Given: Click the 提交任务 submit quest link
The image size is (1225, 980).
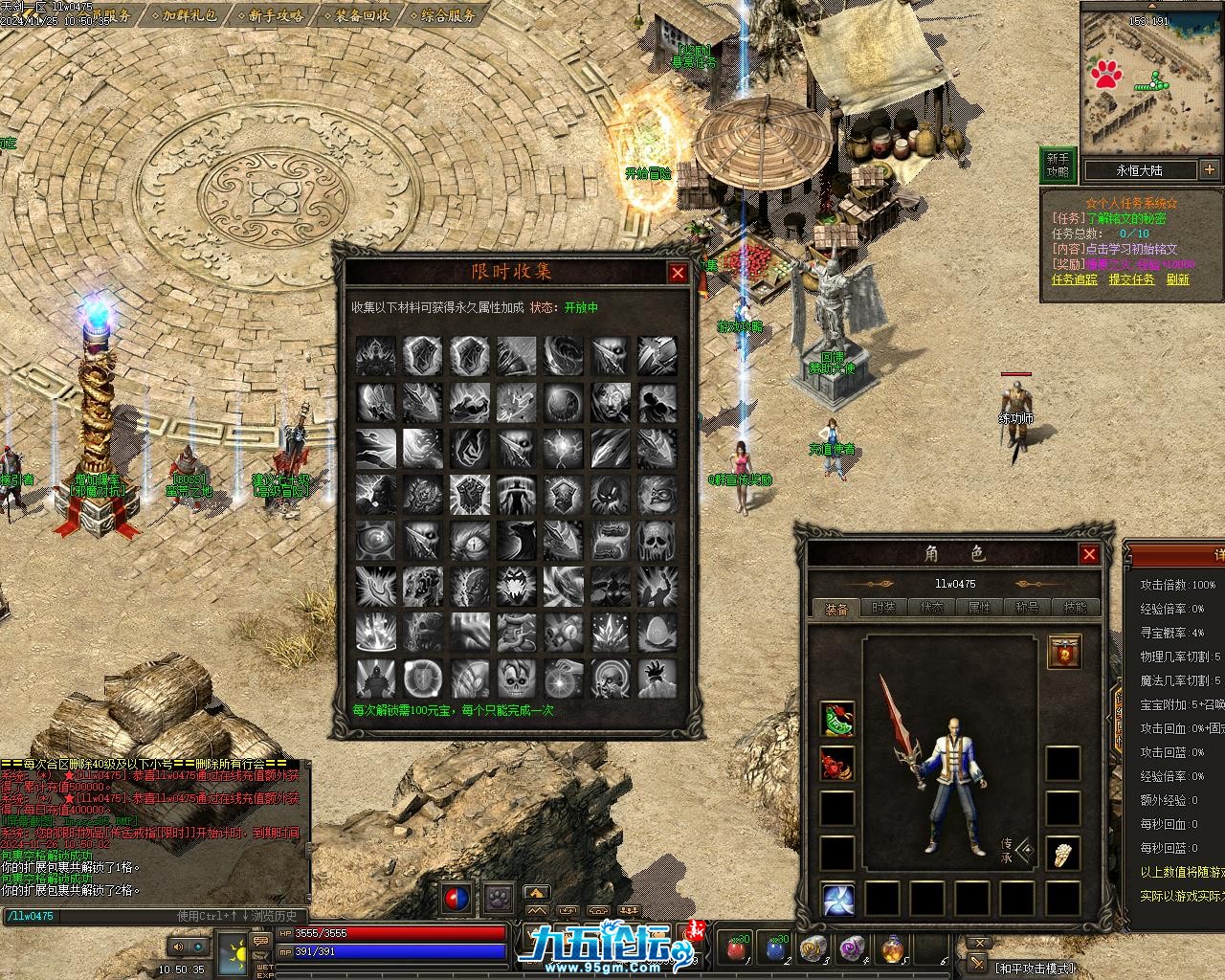Looking at the screenshot, I should point(1132,279).
